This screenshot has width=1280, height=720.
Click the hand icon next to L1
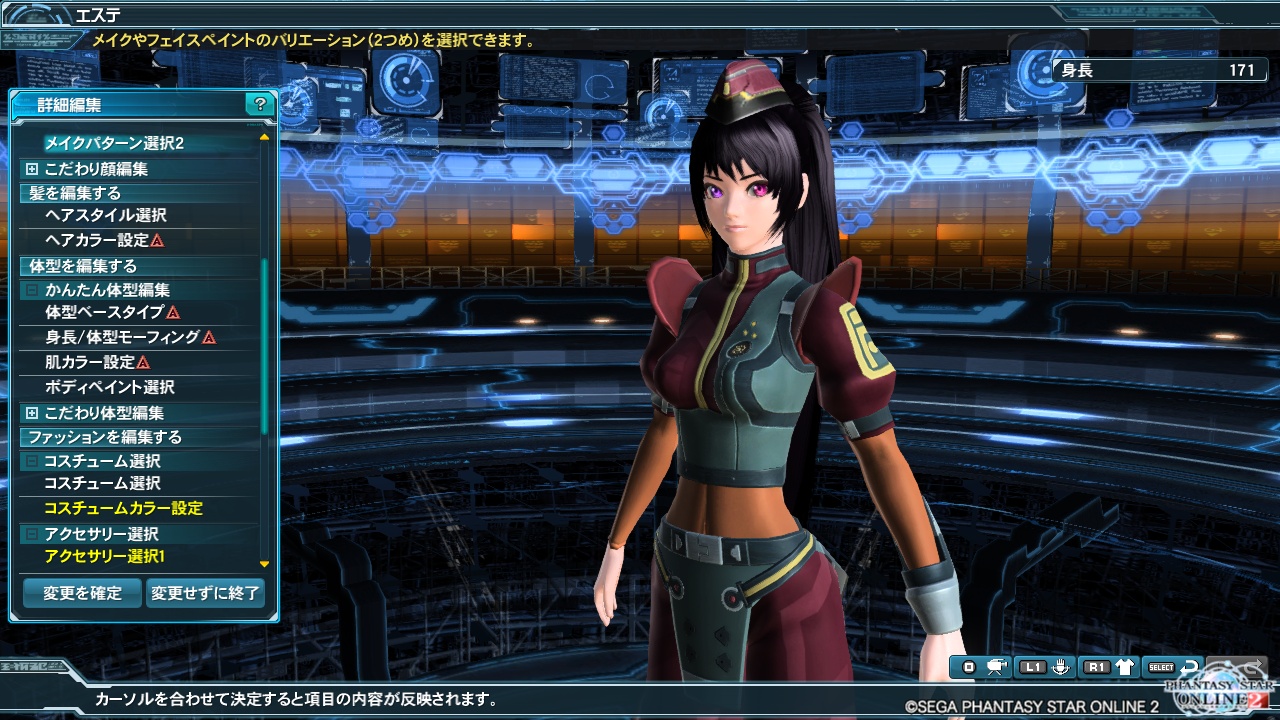[x=1061, y=667]
